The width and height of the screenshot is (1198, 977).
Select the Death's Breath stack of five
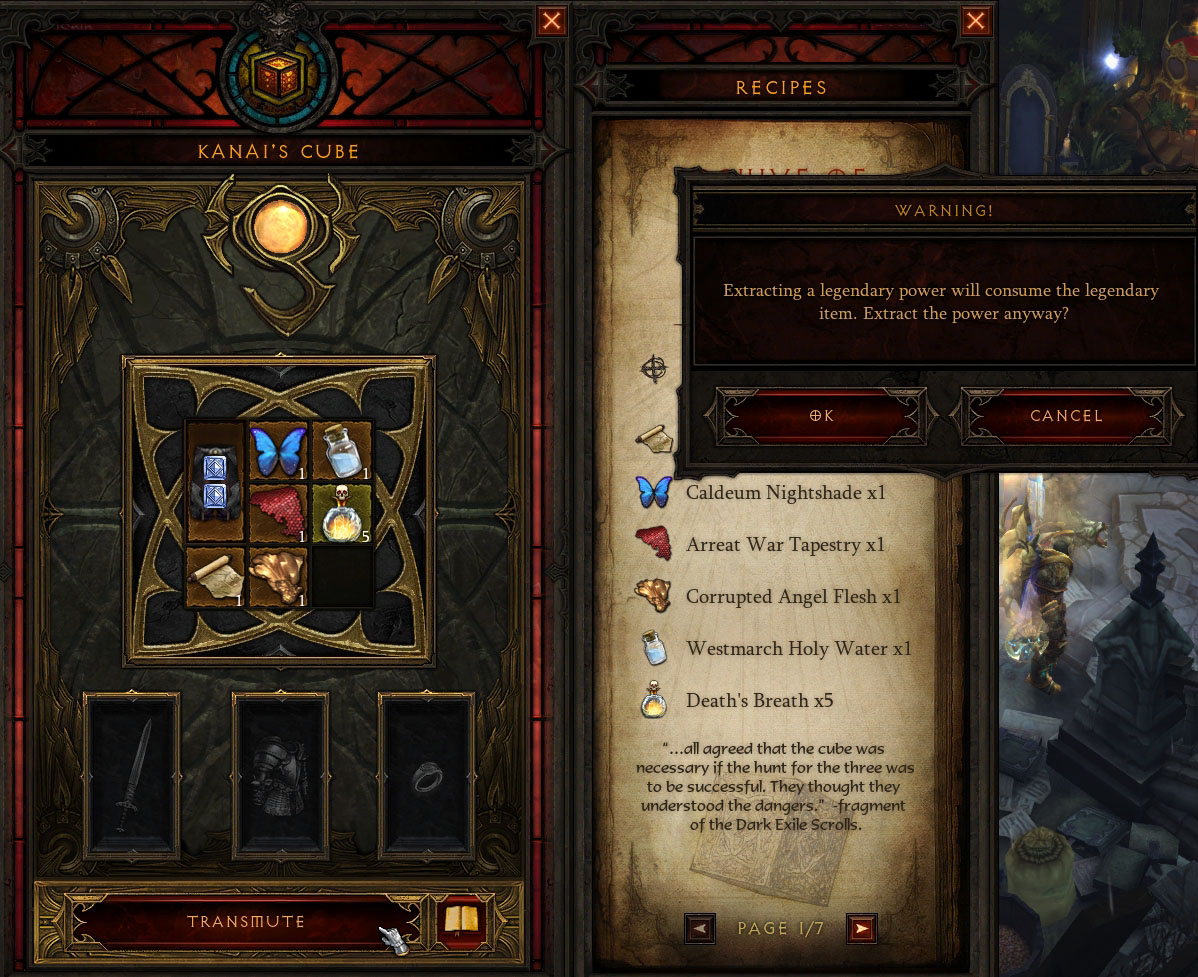[342, 513]
